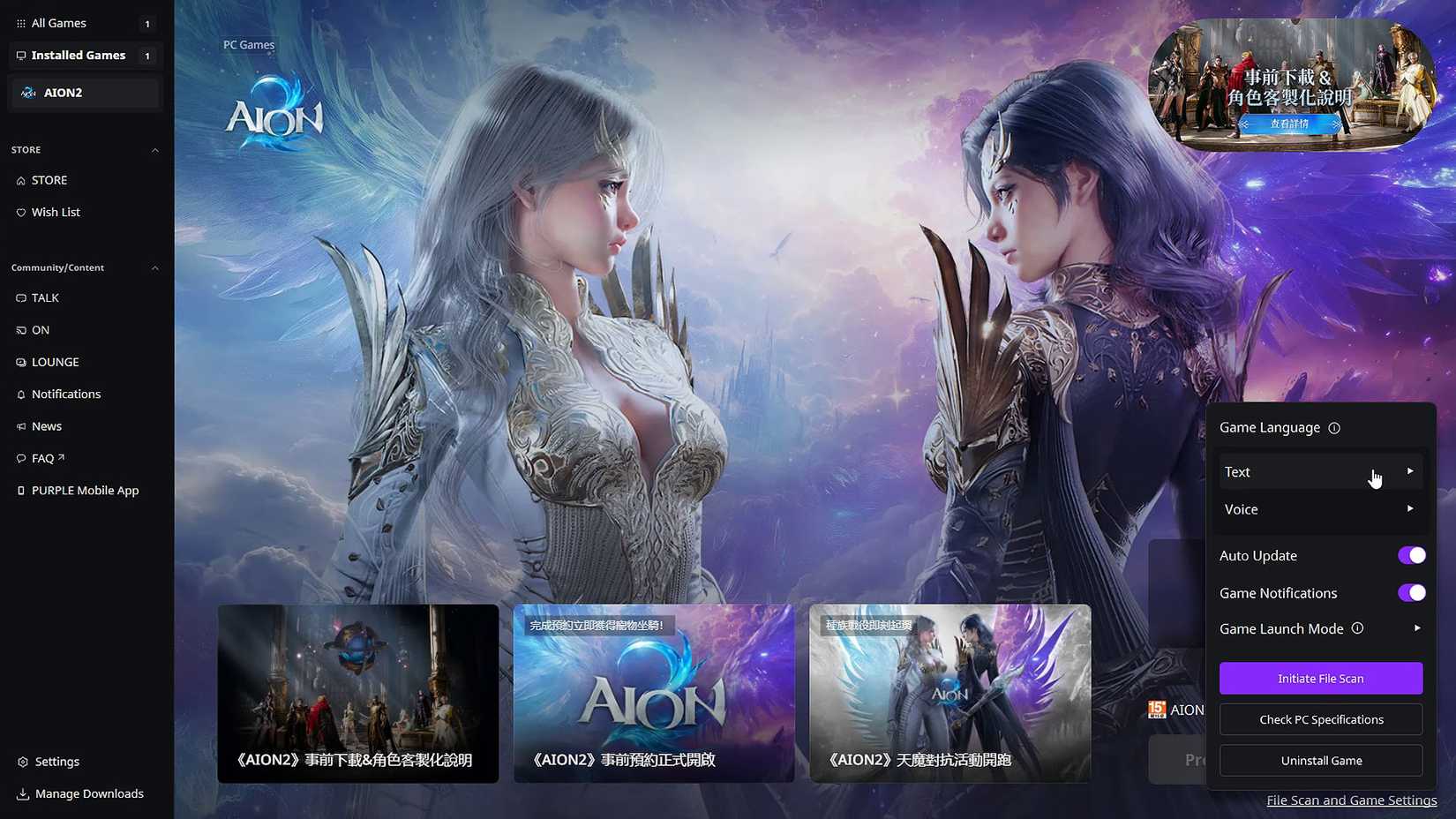
Task: Disable the Auto Update toggle
Action: tap(1411, 555)
